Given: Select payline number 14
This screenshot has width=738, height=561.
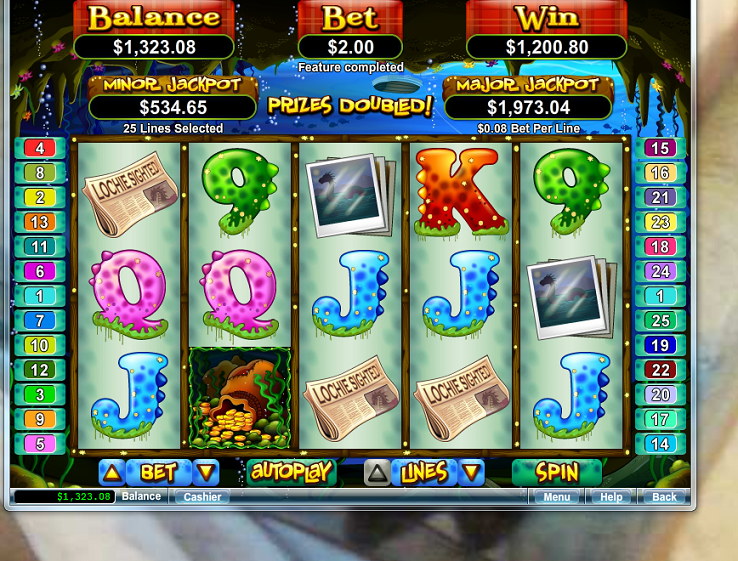Looking at the screenshot, I should point(660,444).
